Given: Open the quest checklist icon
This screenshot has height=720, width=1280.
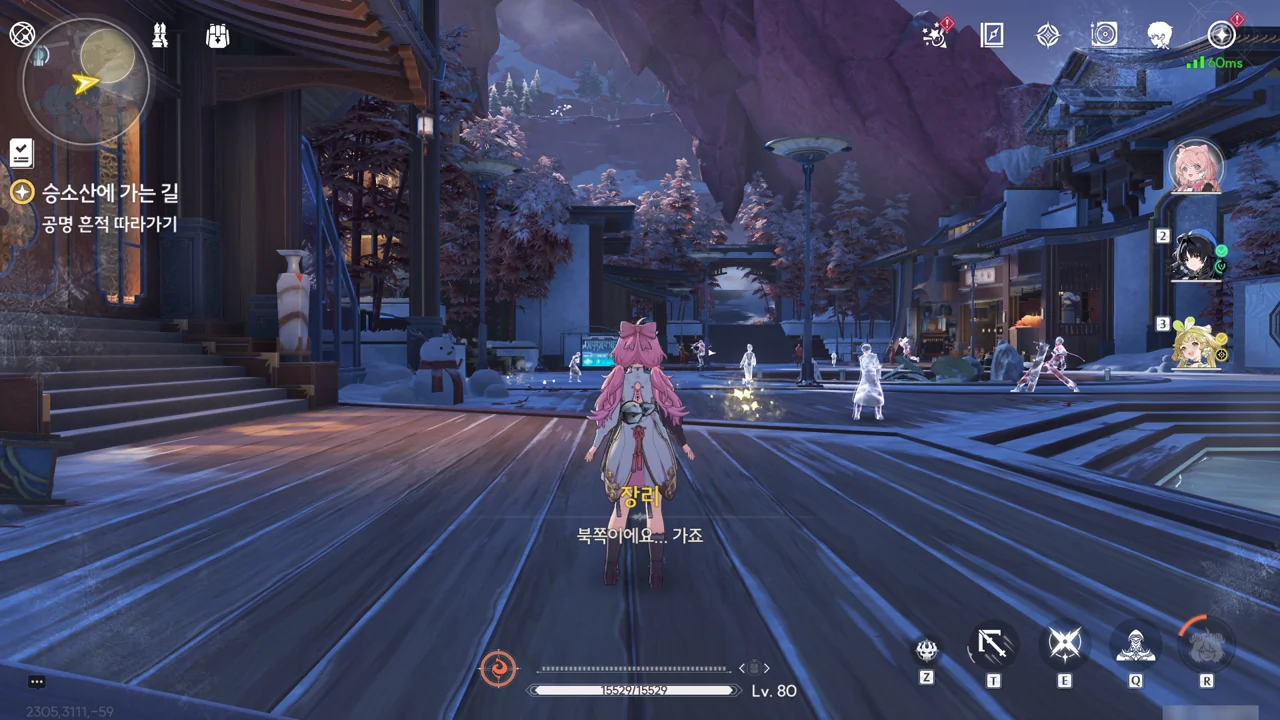Looking at the screenshot, I should [x=22, y=153].
